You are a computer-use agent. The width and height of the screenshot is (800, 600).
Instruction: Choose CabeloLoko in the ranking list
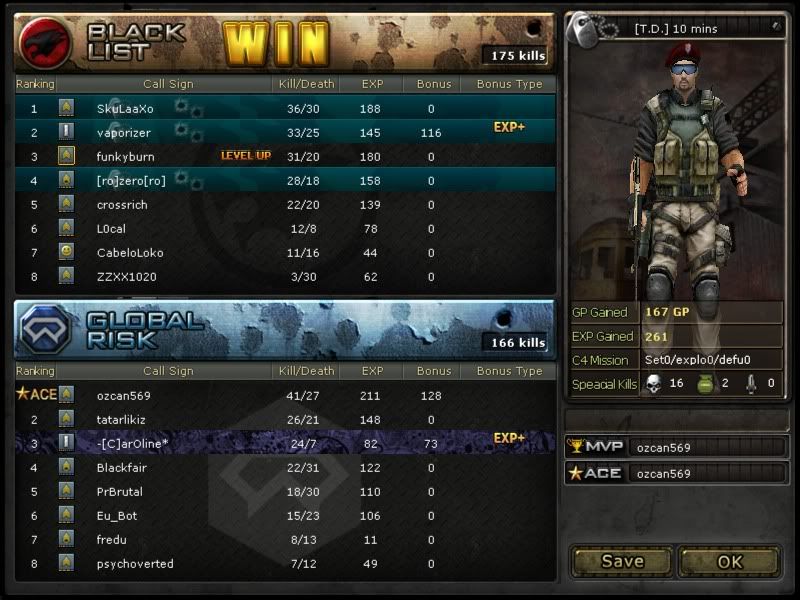(285, 252)
